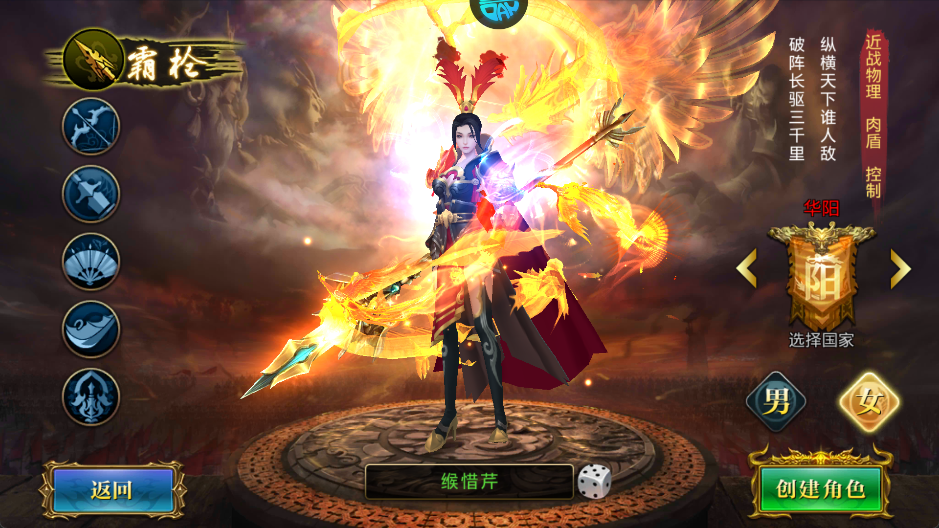Image resolution: width=939 pixels, height=528 pixels.
Task: Click 创建角色 to create the character
Action: coord(819,490)
